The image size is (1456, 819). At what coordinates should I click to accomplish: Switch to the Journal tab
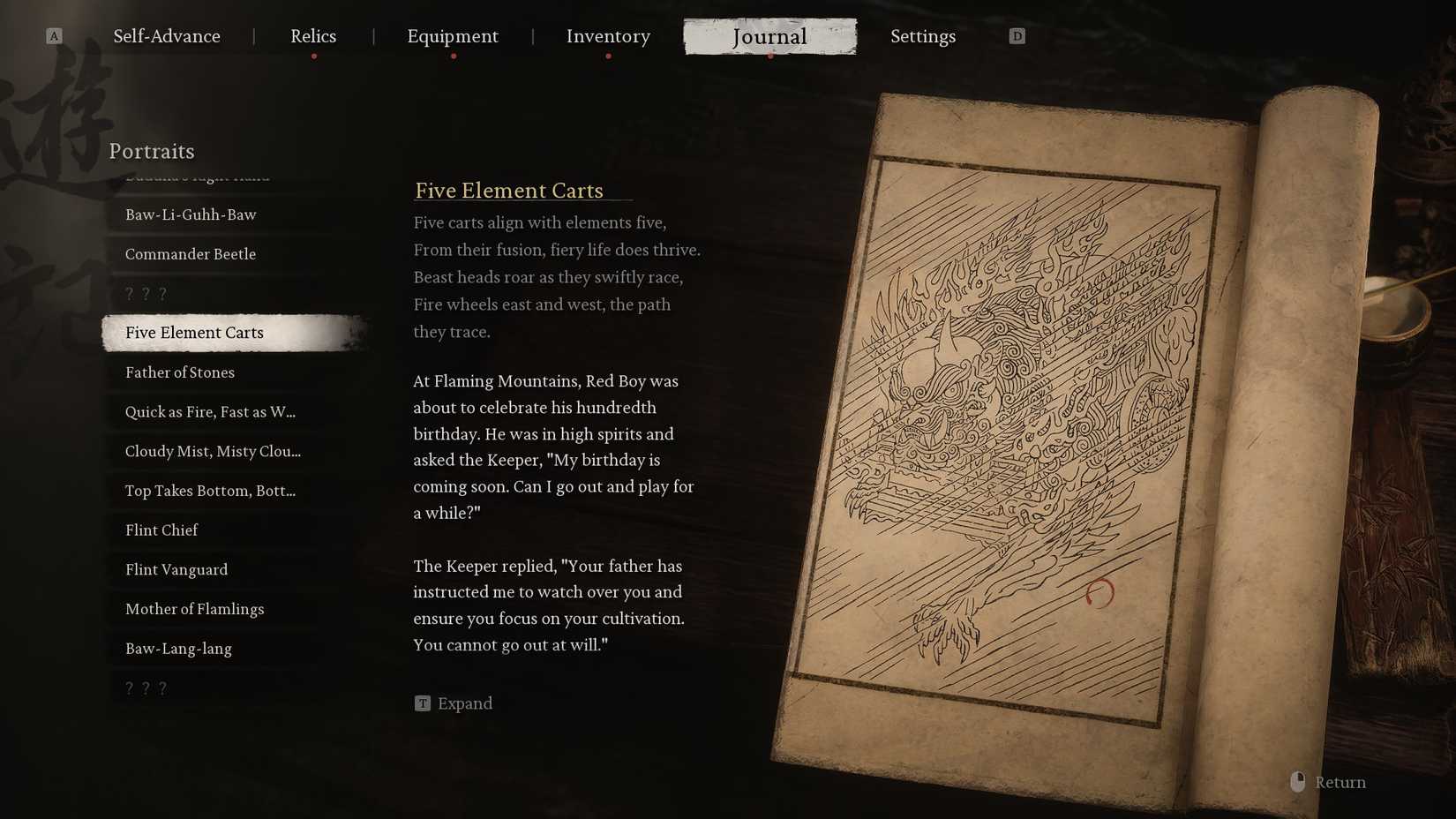coord(769,36)
